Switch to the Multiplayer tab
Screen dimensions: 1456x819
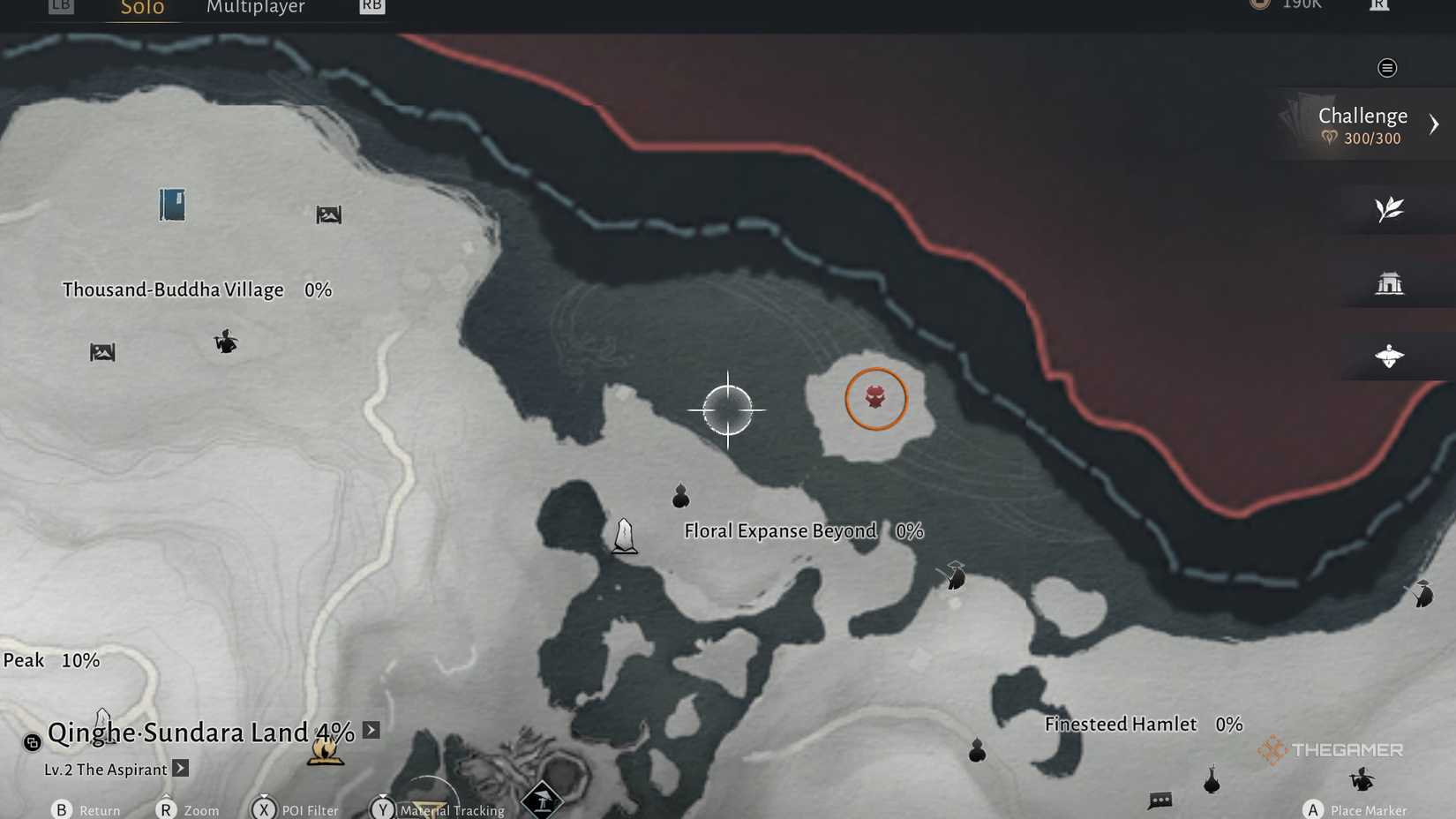coord(255,8)
